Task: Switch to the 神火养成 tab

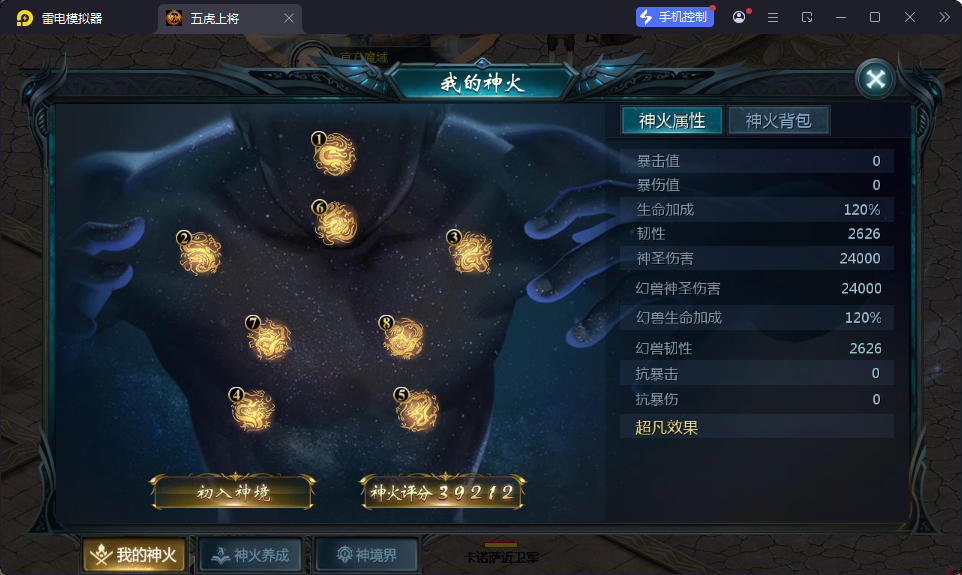Action: (250, 555)
